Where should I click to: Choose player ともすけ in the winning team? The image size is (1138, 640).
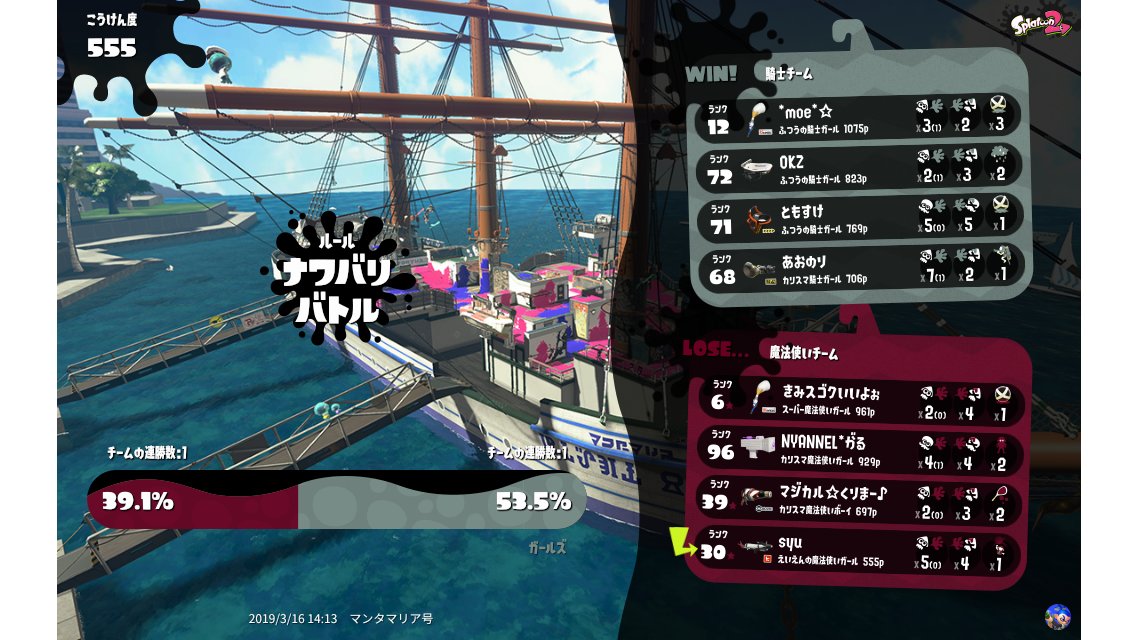(858, 218)
